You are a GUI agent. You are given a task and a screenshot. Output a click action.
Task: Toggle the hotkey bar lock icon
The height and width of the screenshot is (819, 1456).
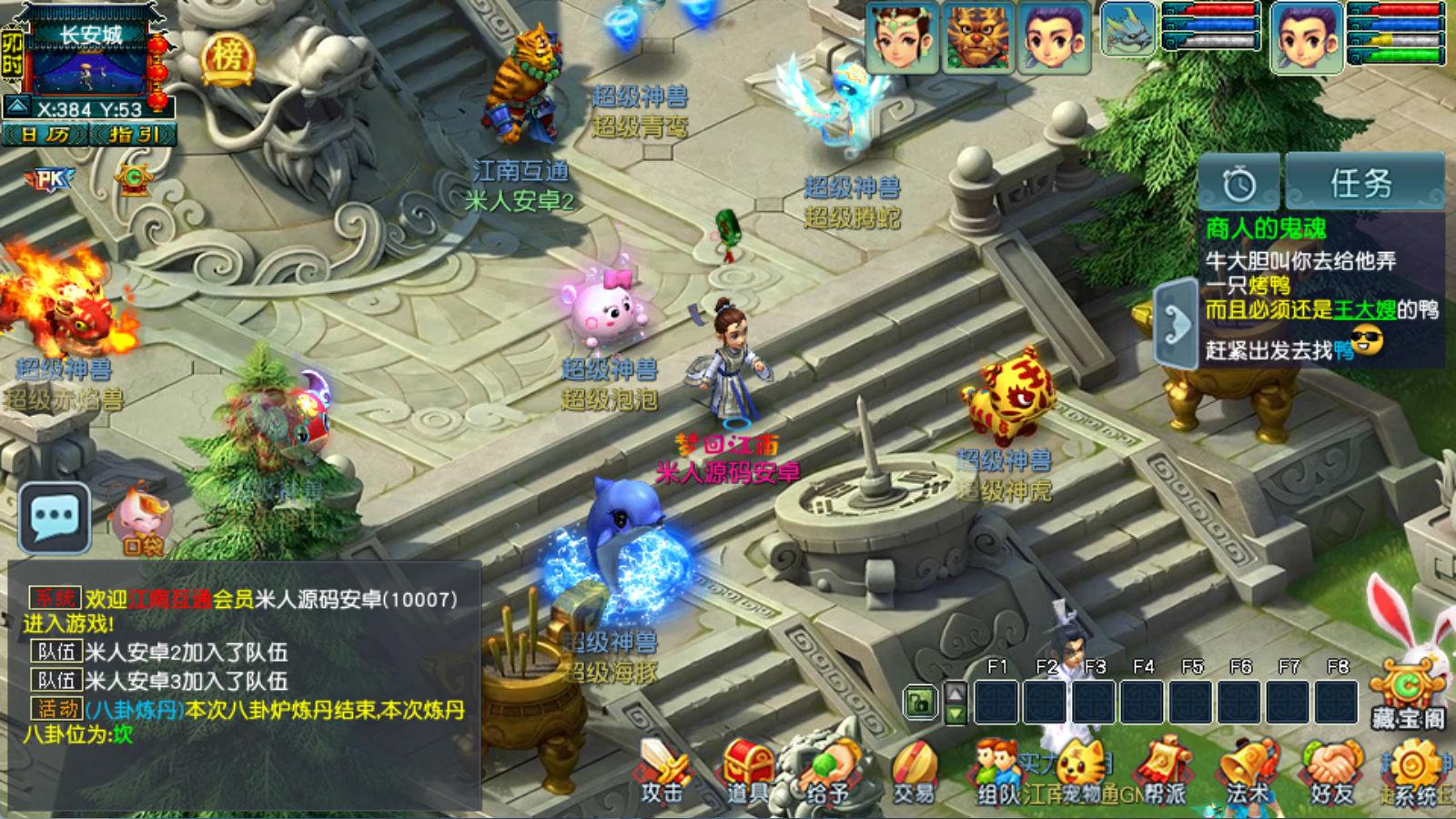tap(922, 701)
